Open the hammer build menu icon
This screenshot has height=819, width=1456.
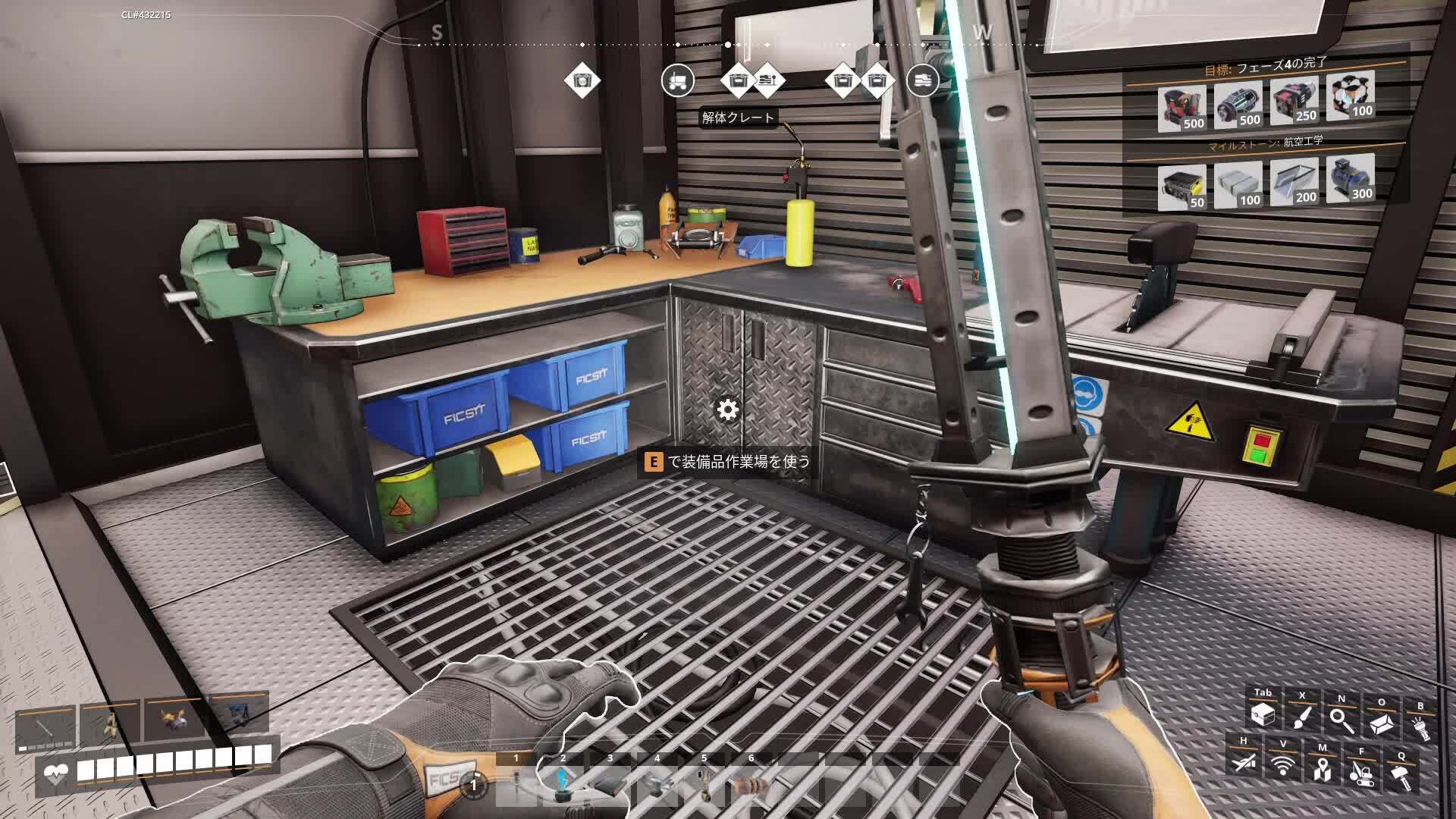[1401, 773]
